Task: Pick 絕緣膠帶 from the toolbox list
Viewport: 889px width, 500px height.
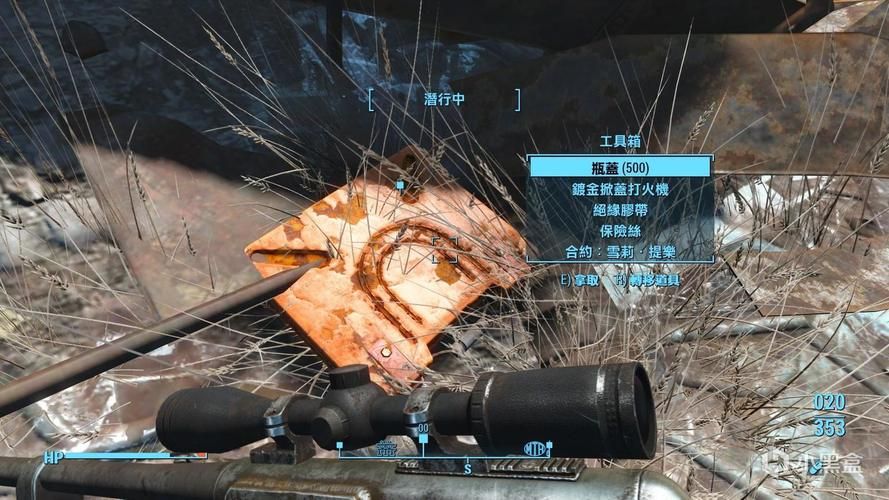Action: pos(620,209)
